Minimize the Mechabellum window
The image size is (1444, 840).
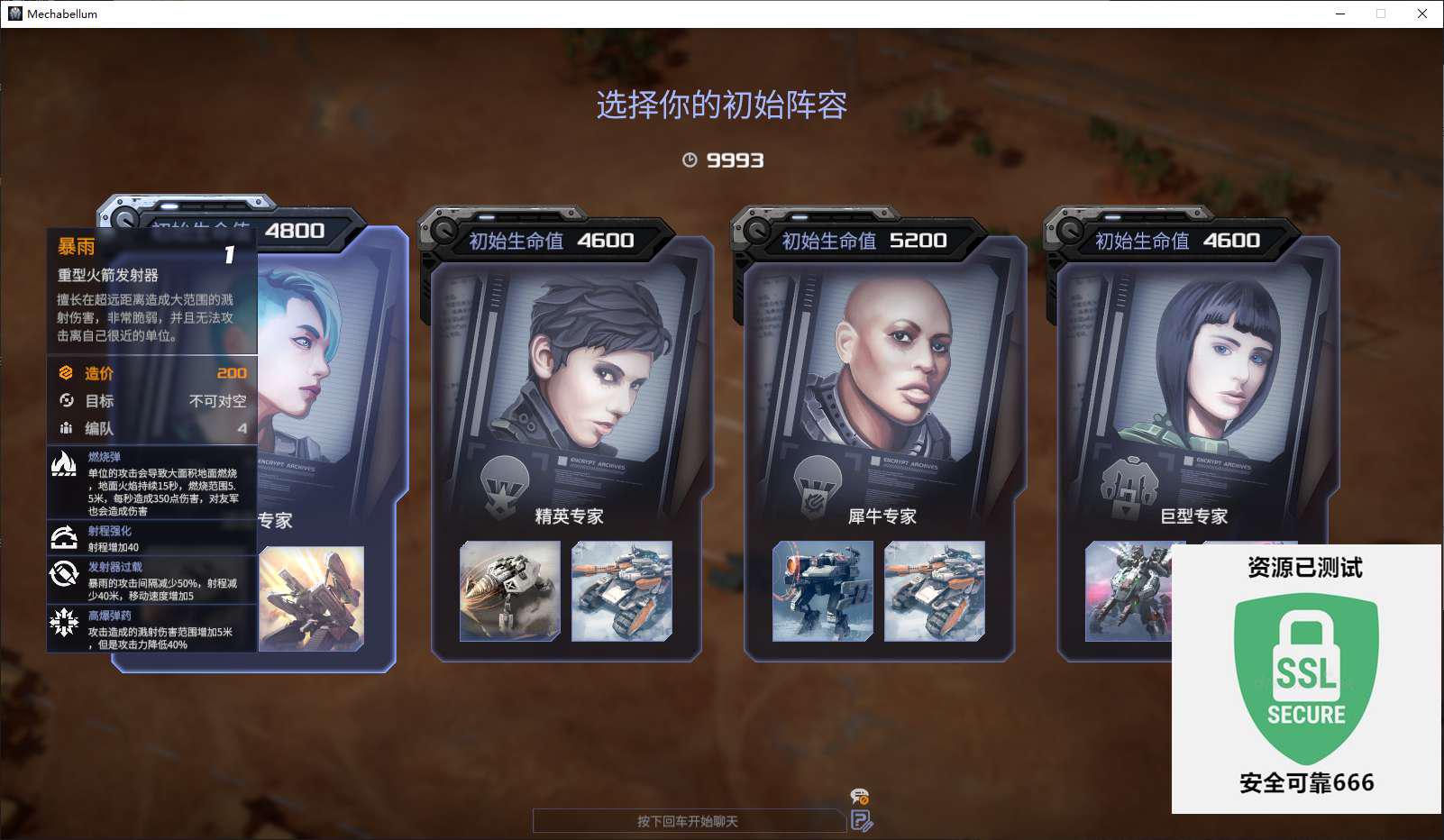[1340, 14]
